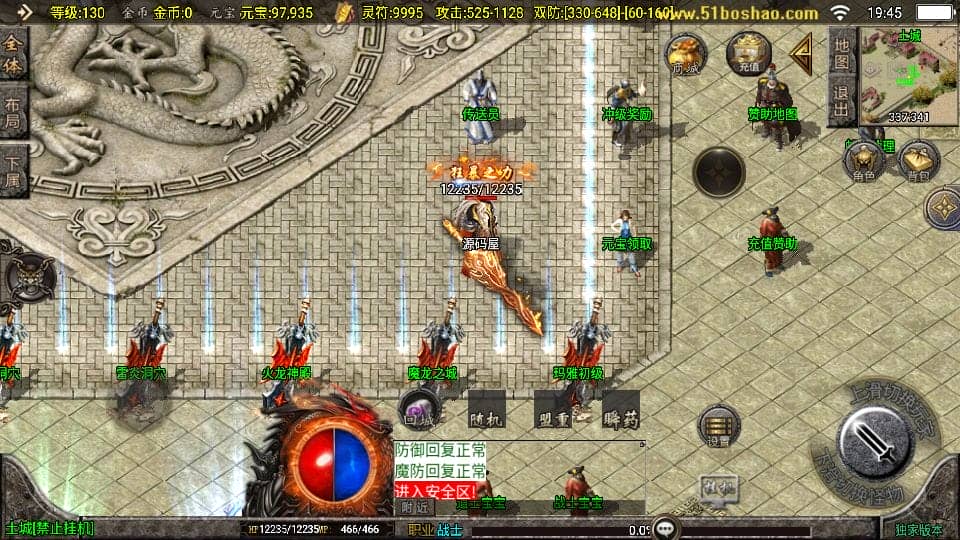Screen dimensions: 960x540
Task: Open the 商城 shop icon
Action: click(686, 56)
